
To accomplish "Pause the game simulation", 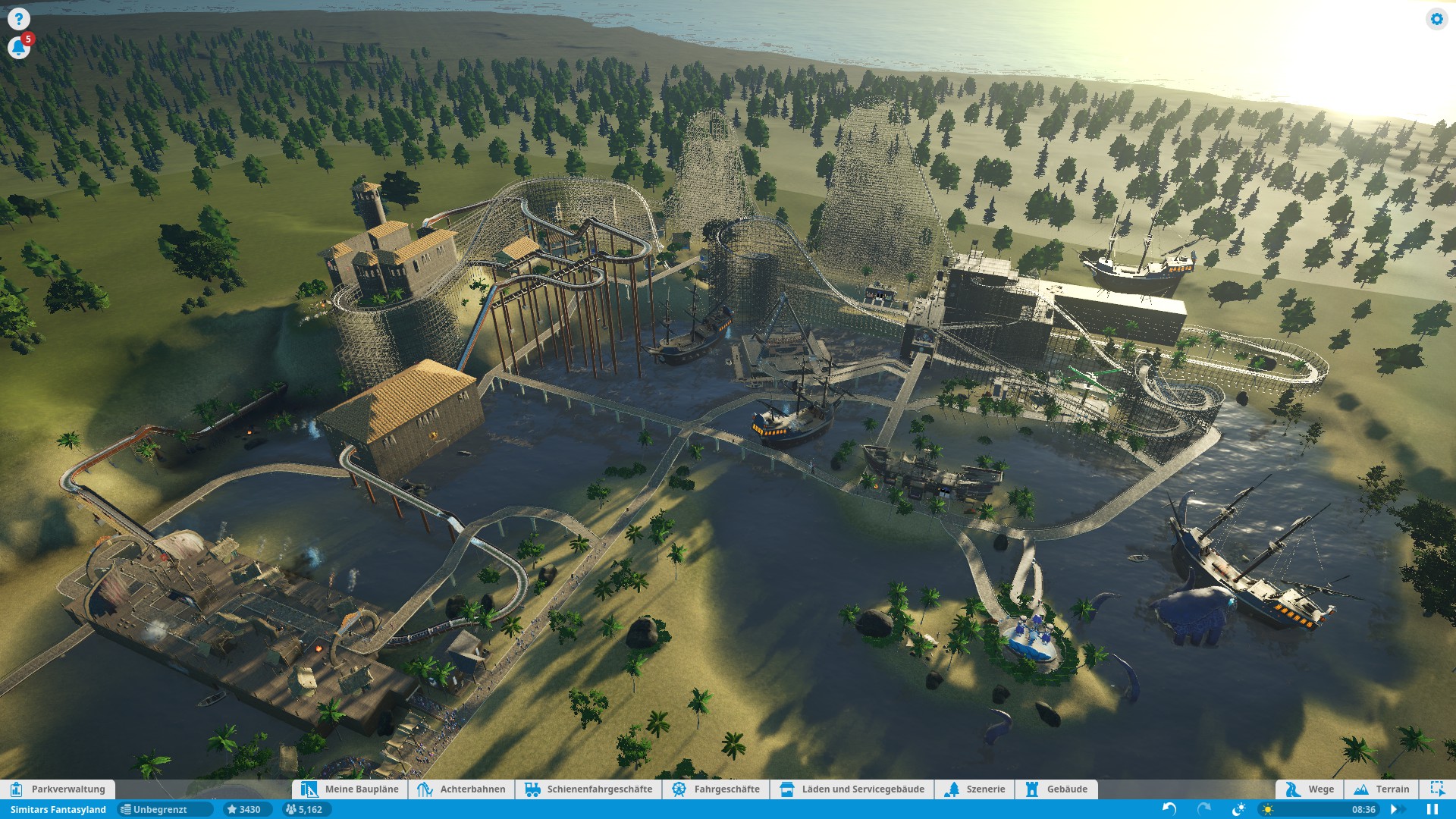I will (1432, 809).
